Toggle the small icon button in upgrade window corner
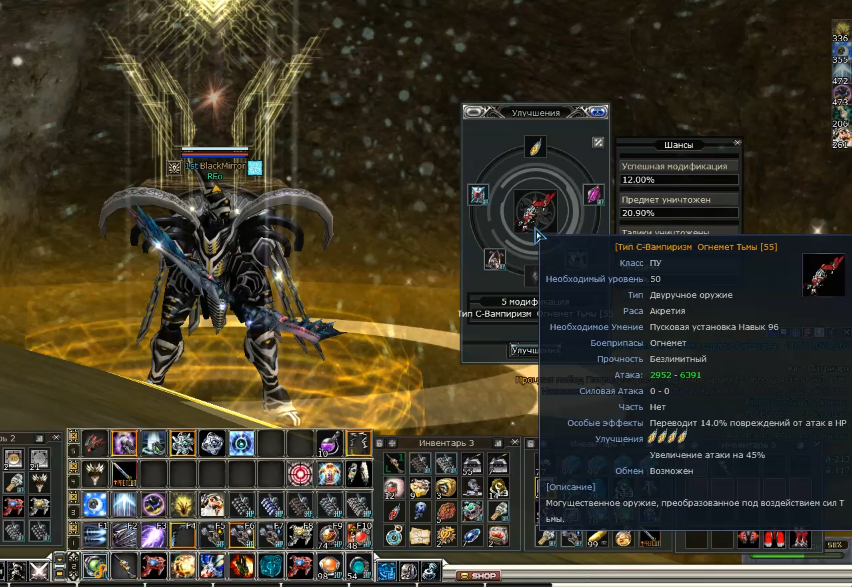Viewport: 852px width, 587px height. (598, 142)
